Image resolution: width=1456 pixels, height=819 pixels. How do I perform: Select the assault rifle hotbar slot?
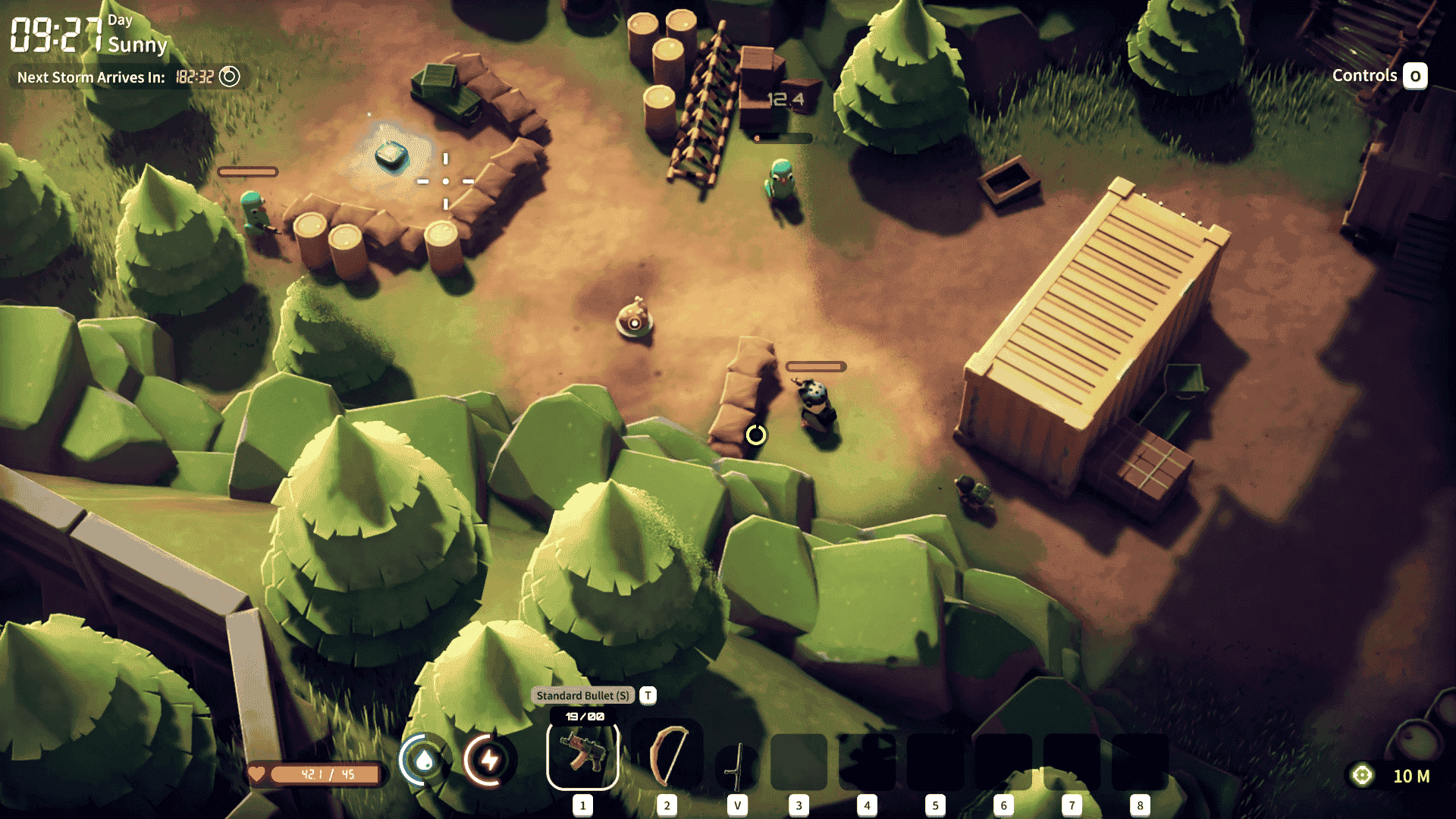tap(582, 757)
